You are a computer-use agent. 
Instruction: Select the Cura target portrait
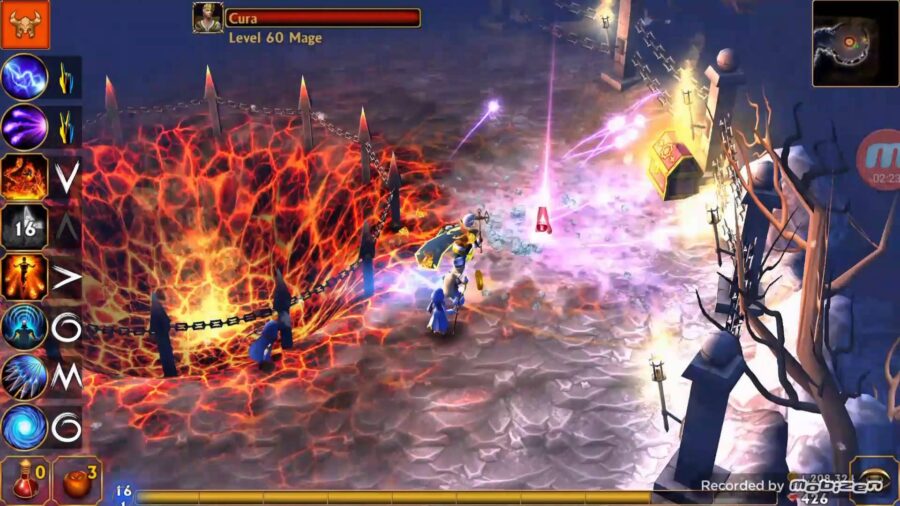[207, 17]
